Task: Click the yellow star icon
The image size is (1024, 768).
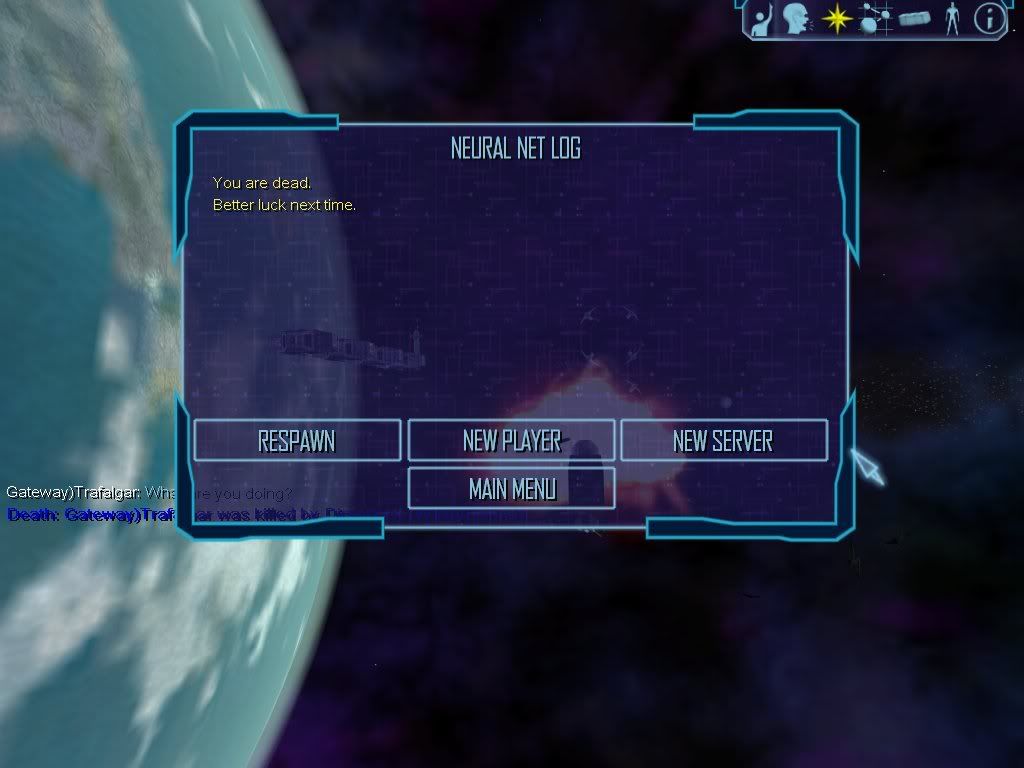Action: tap(835, 18)
